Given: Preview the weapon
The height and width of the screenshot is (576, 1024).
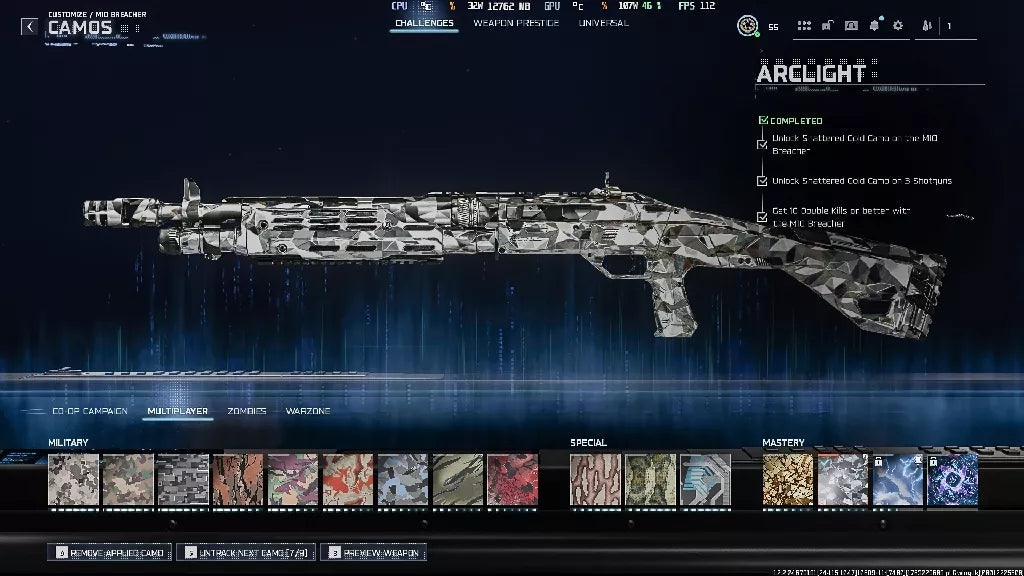Looking at the screenshot, I should point(373,552).
